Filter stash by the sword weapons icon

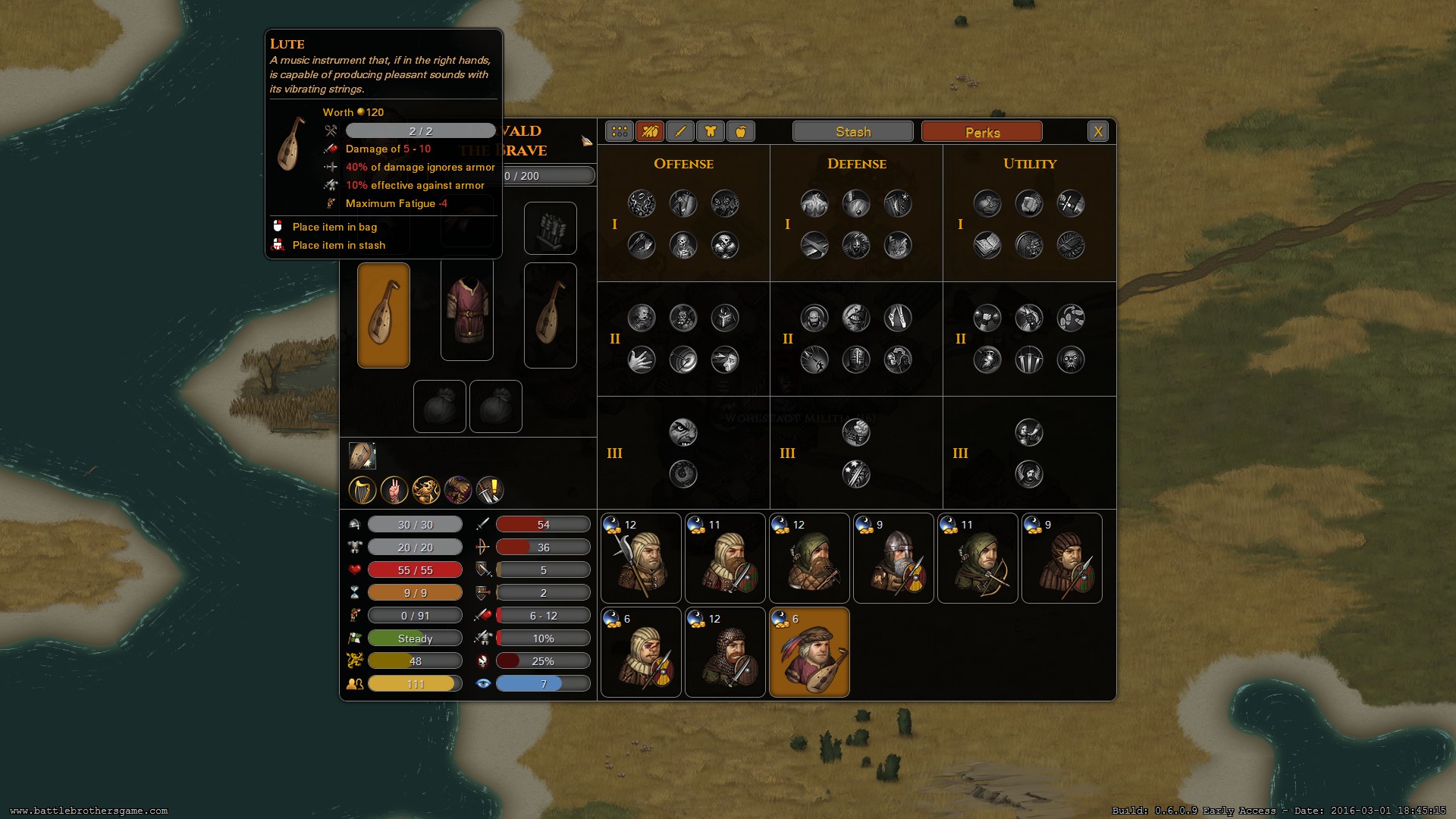tap(680, 132)
